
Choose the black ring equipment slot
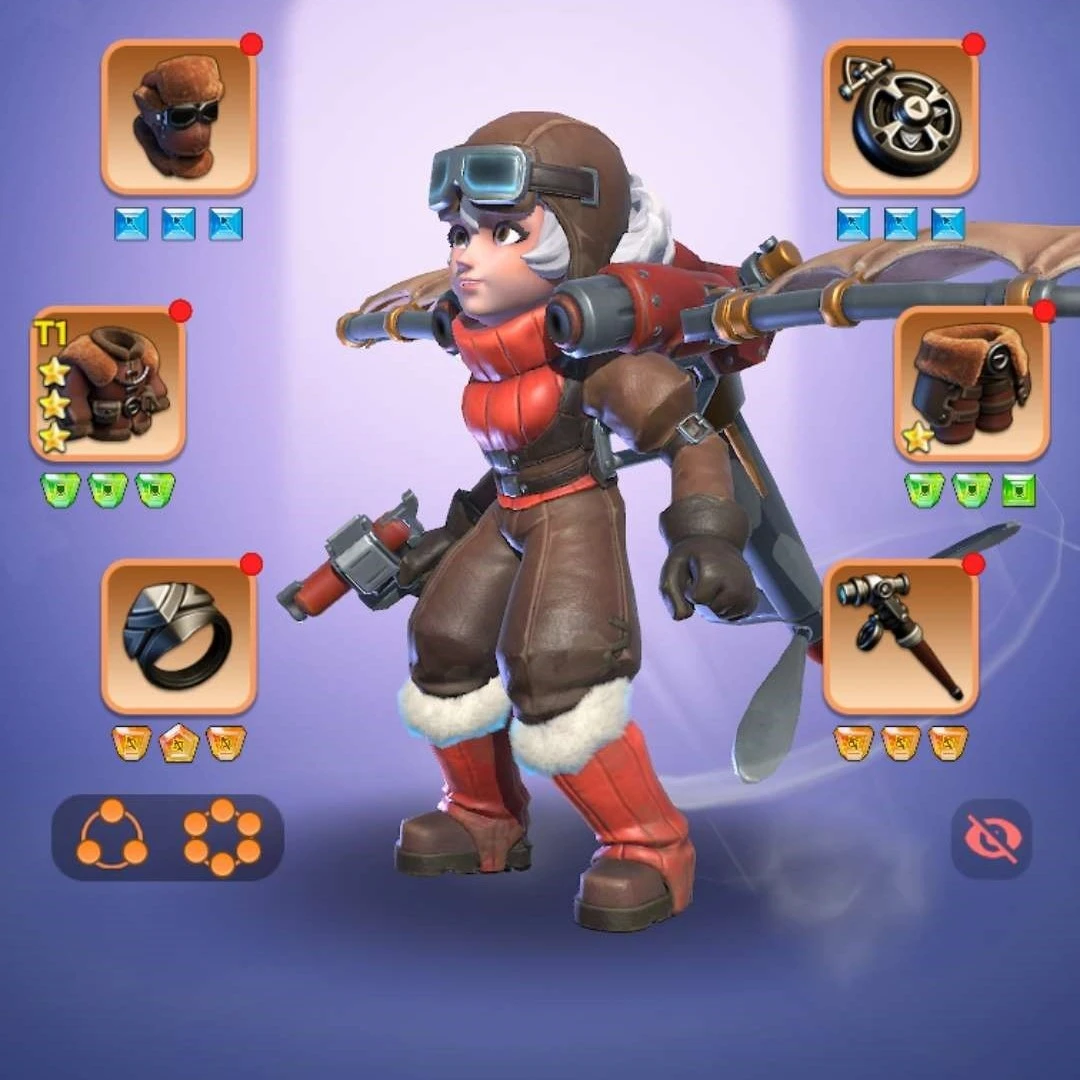click(179, 637)
